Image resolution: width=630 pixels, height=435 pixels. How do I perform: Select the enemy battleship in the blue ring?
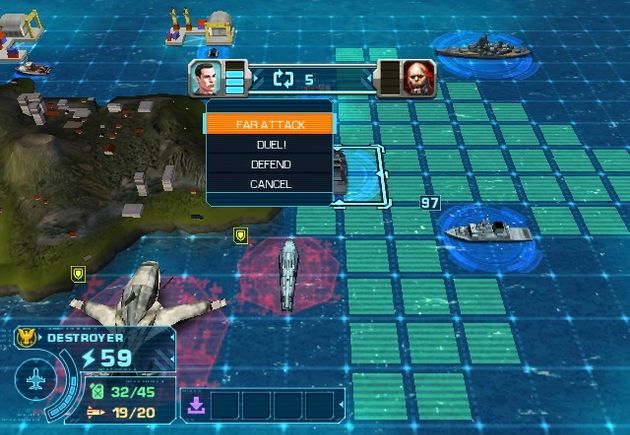475,48
